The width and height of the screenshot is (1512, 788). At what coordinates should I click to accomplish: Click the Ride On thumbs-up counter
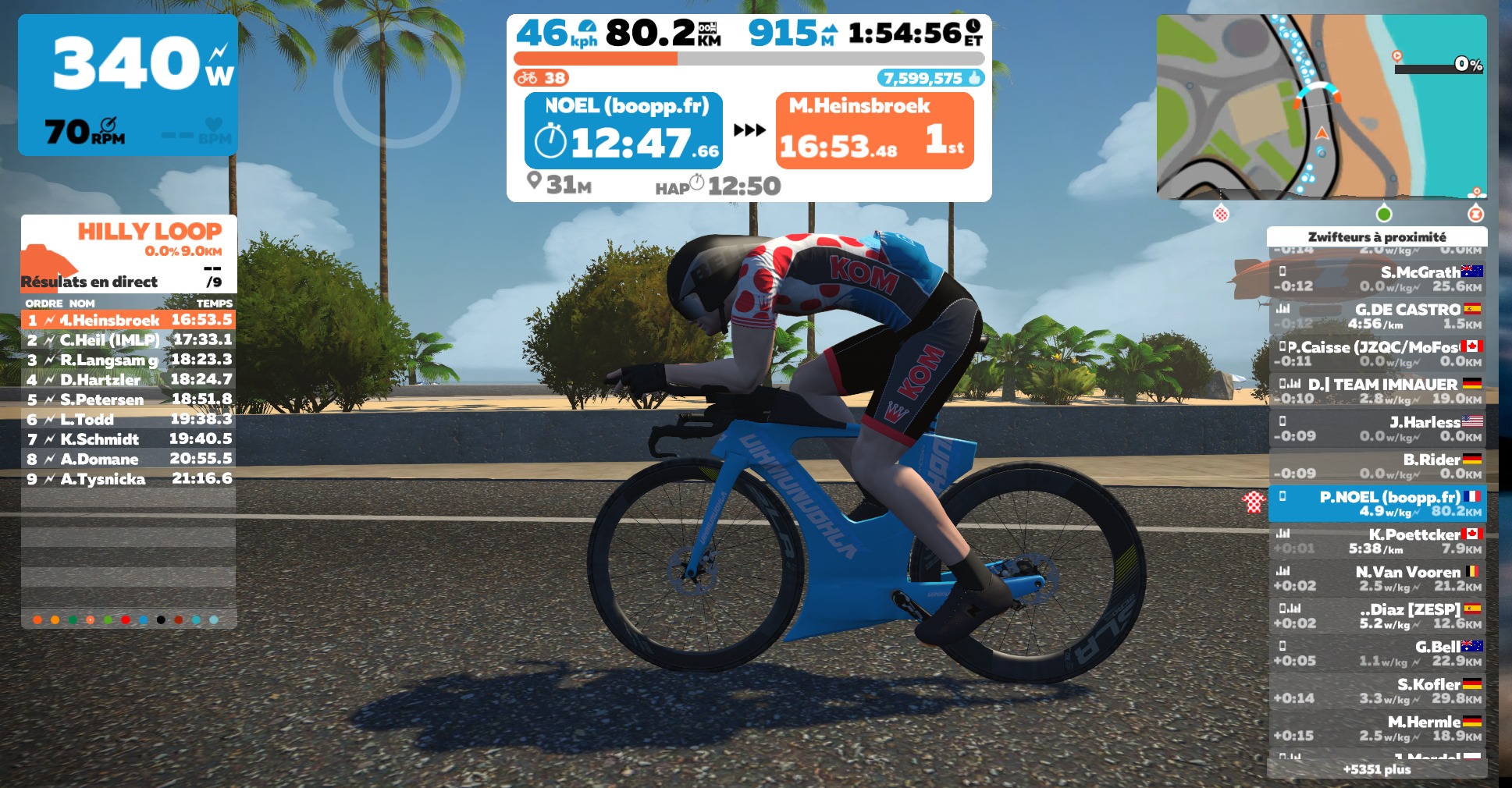click(930, 78)
